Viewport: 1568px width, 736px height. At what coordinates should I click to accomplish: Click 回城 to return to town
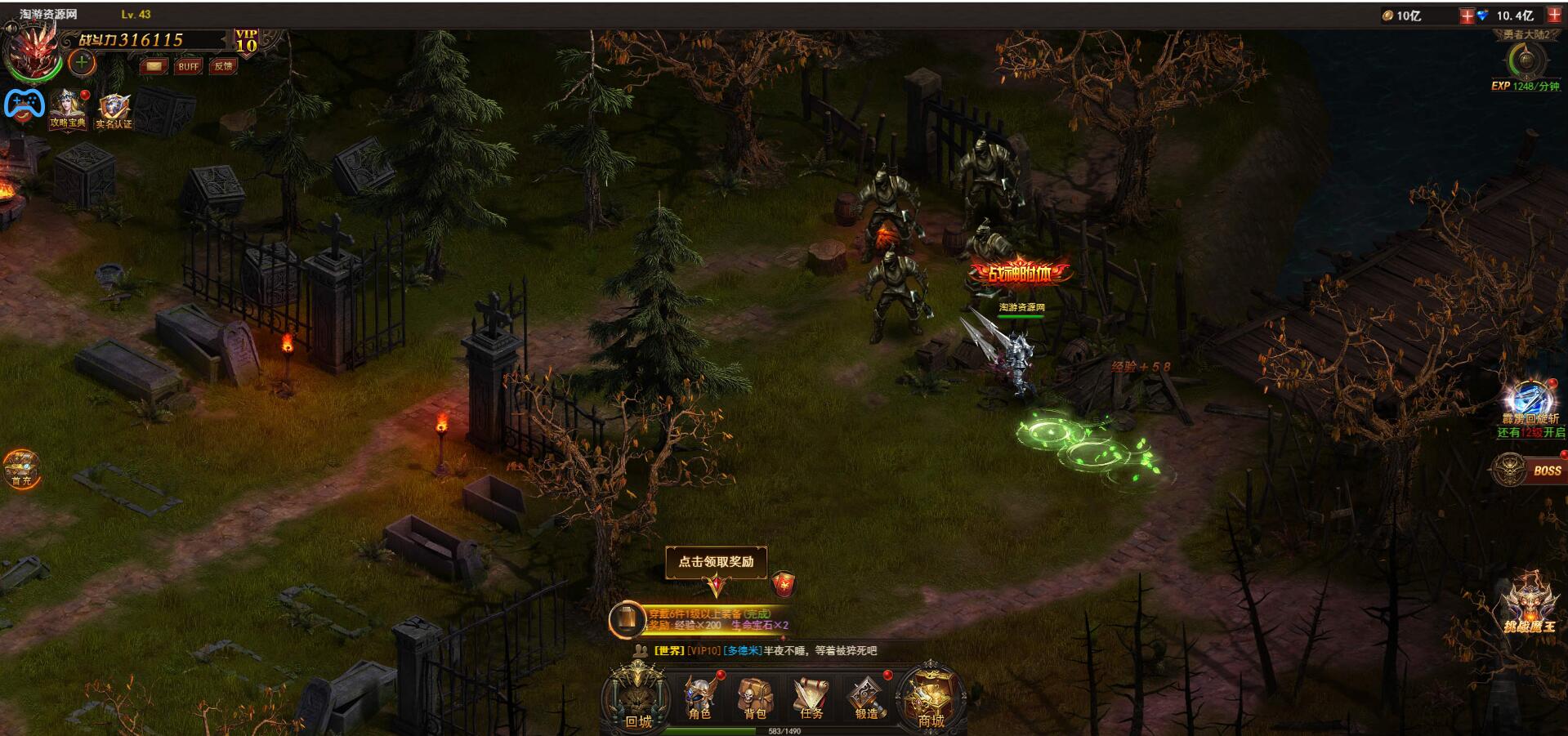tap(637, 699)
